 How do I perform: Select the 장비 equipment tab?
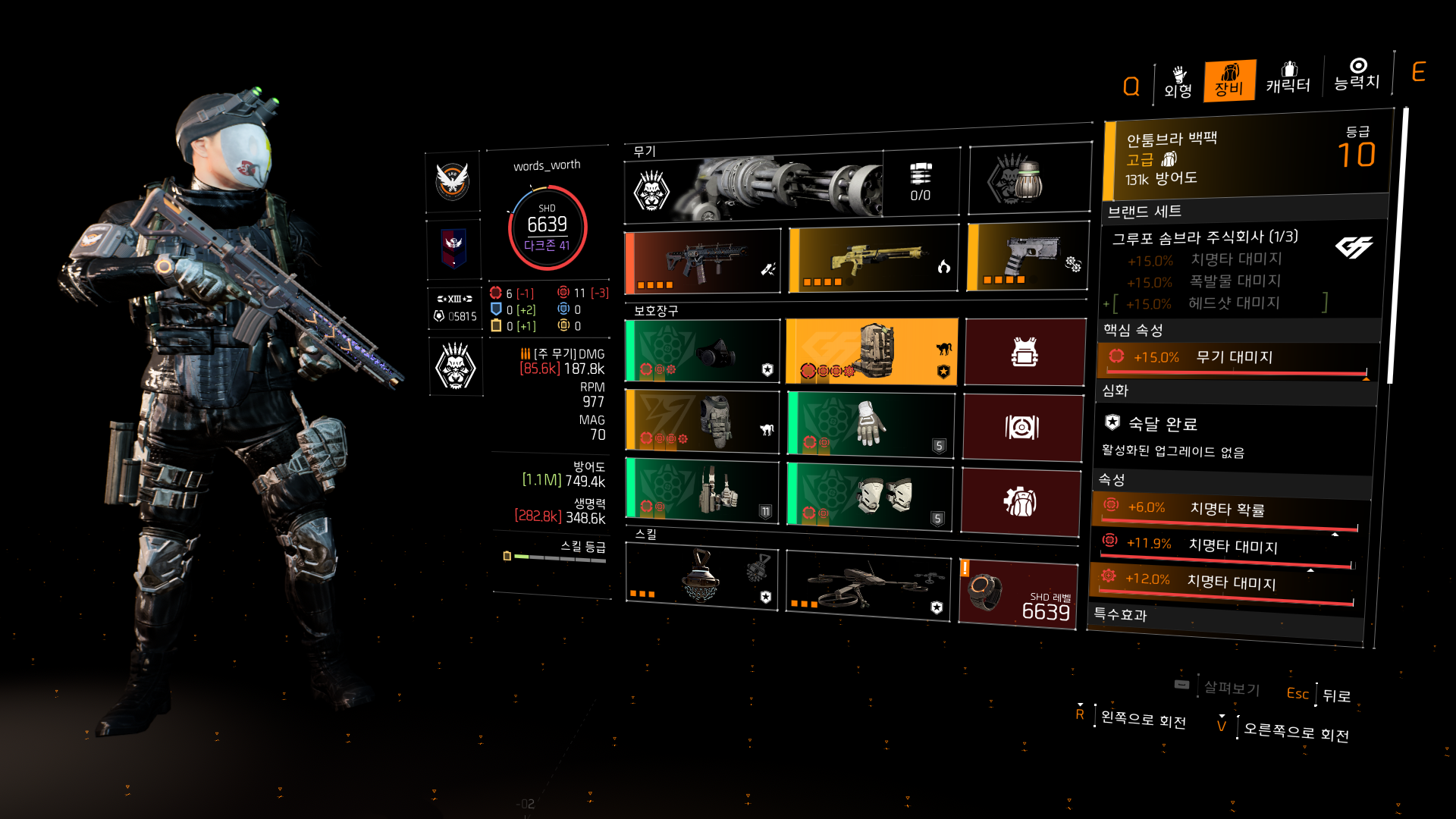point(1229,80)
